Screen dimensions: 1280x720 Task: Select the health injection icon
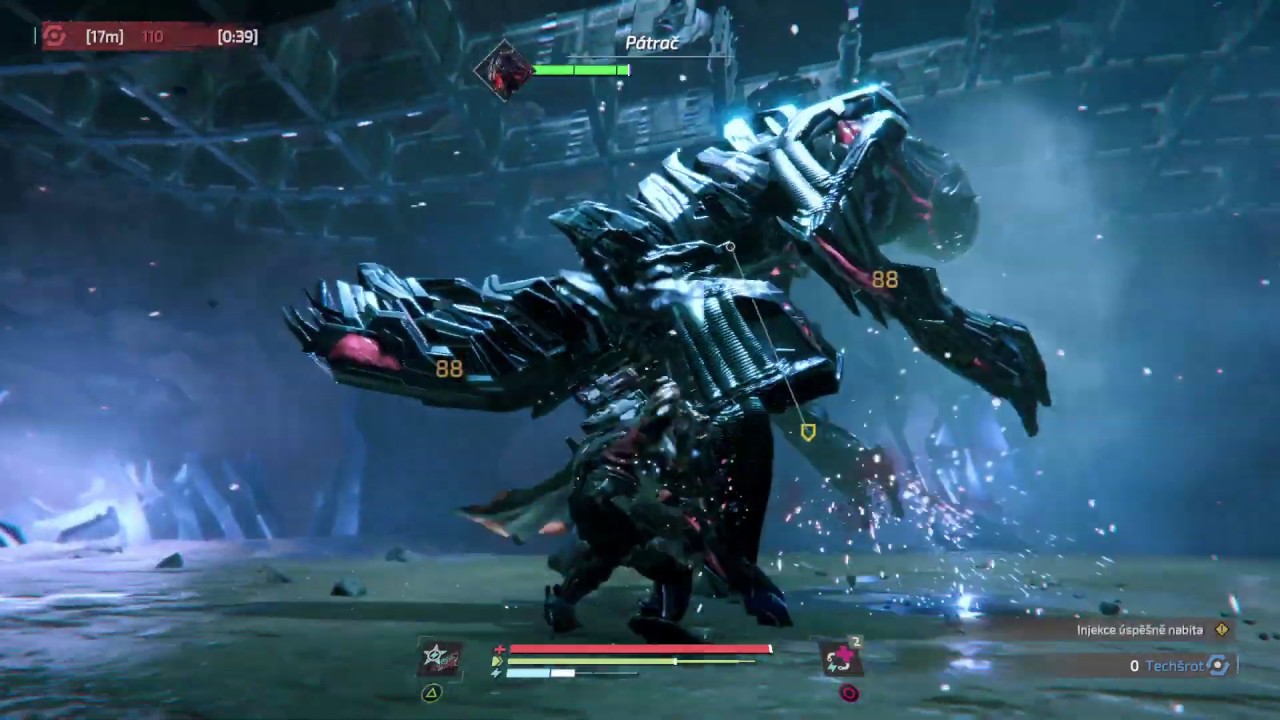pos(841,658)
